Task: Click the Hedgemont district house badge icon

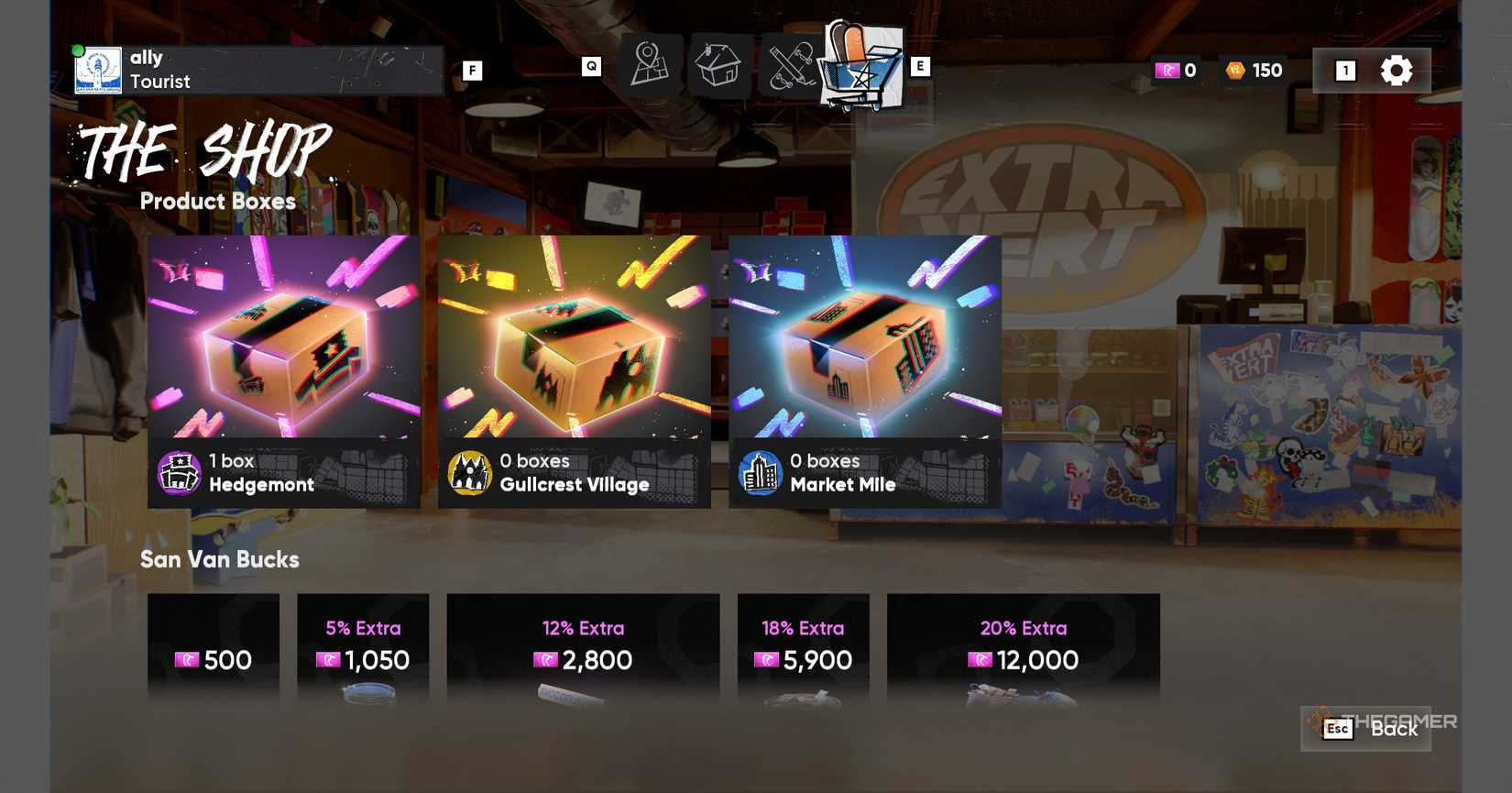Action: point(180,472)
